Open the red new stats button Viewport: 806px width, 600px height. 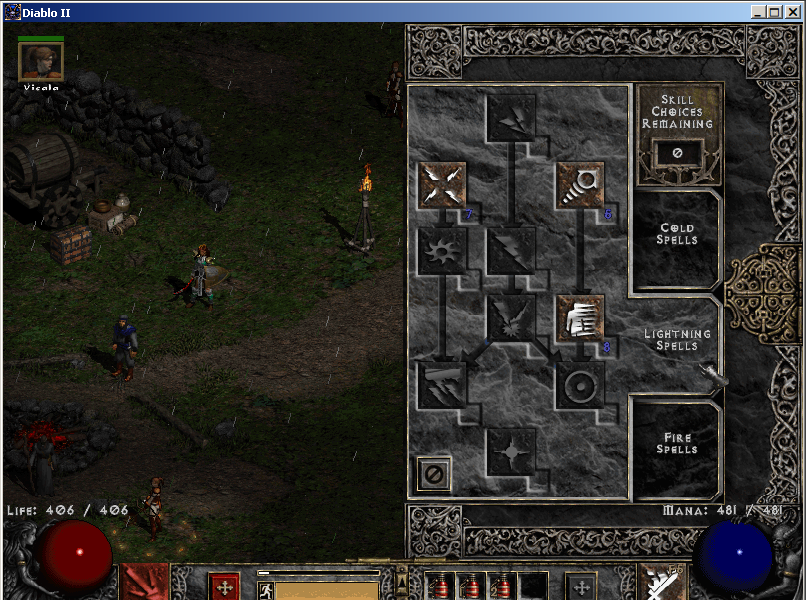click(x=225, y=586)
